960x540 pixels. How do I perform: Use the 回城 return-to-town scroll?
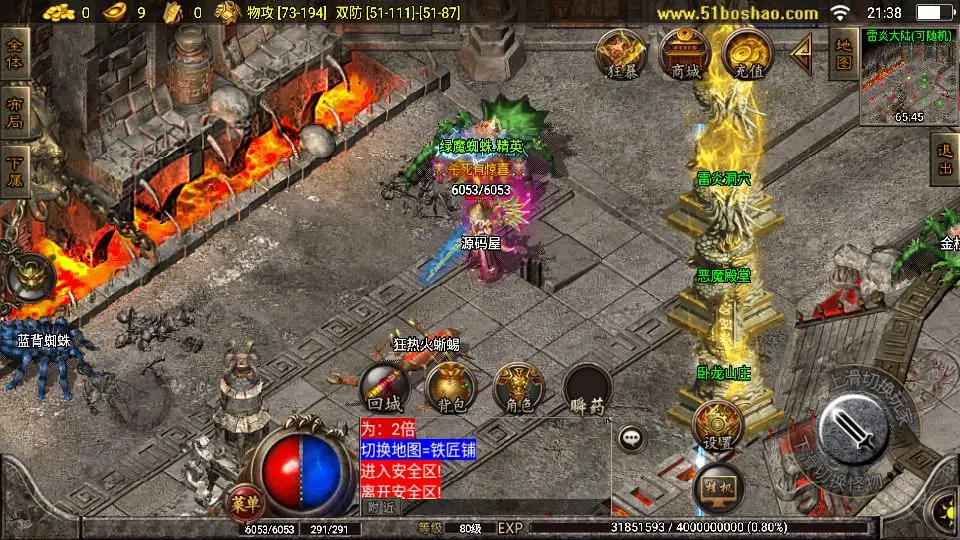(384, 388)
